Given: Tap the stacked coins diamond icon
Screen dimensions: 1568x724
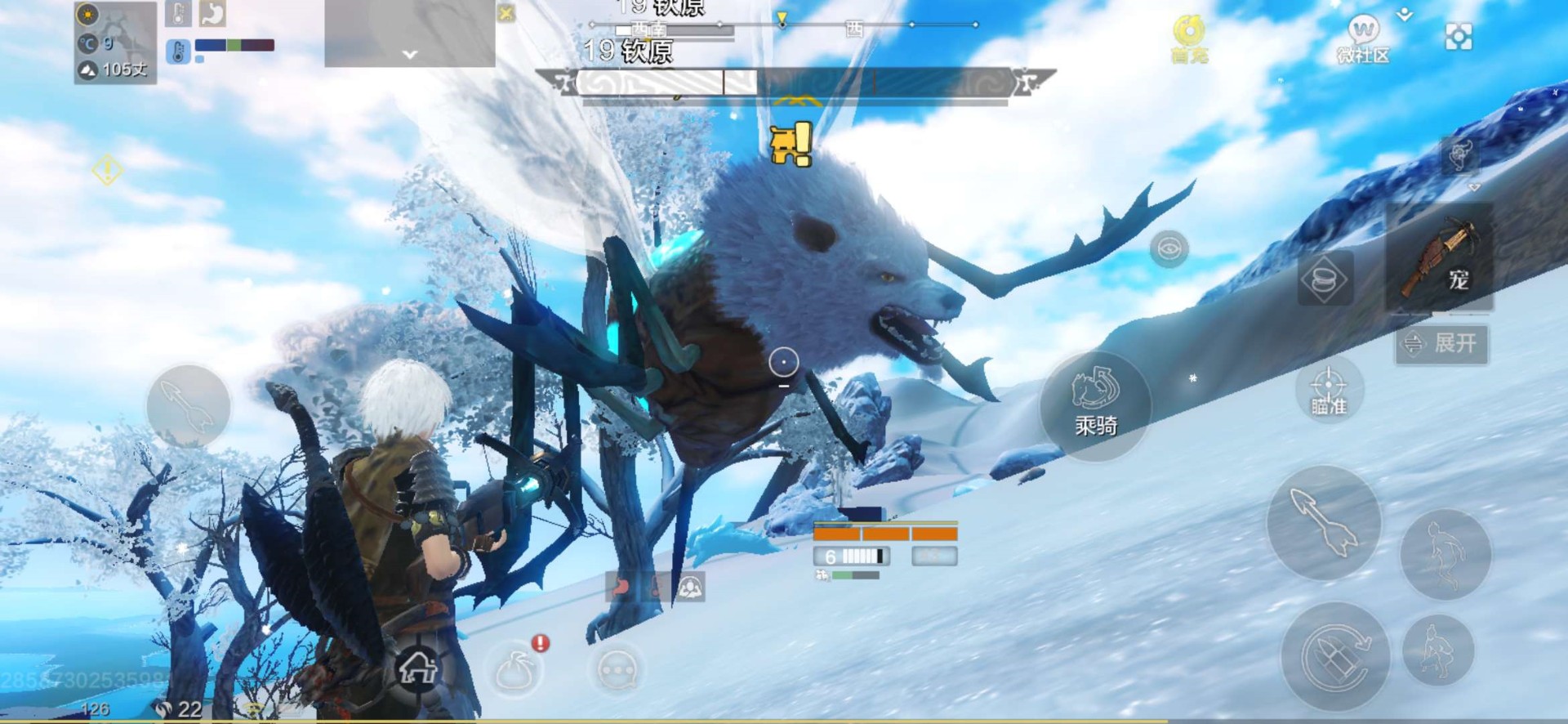Looking at the screenshot, I should [x=1325, y=279].
